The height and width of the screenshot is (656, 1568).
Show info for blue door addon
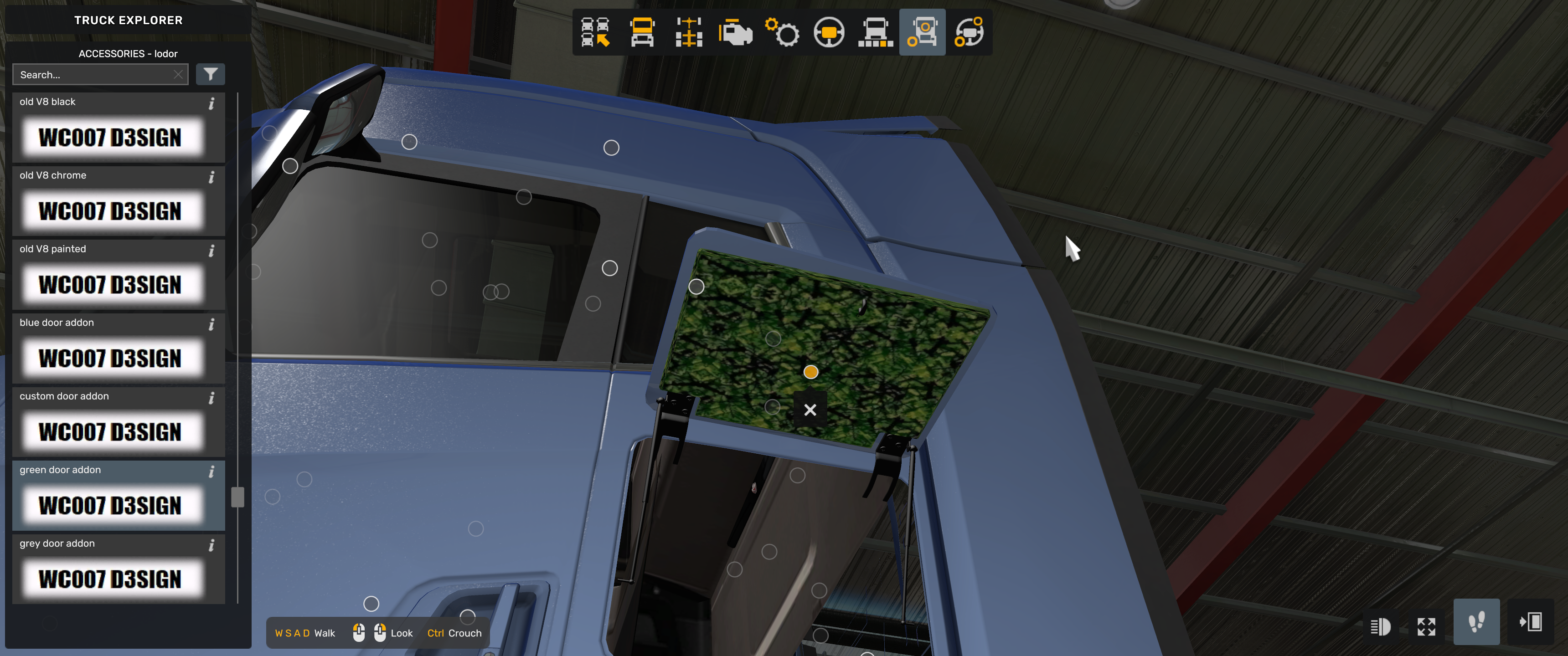pos(212,324)
